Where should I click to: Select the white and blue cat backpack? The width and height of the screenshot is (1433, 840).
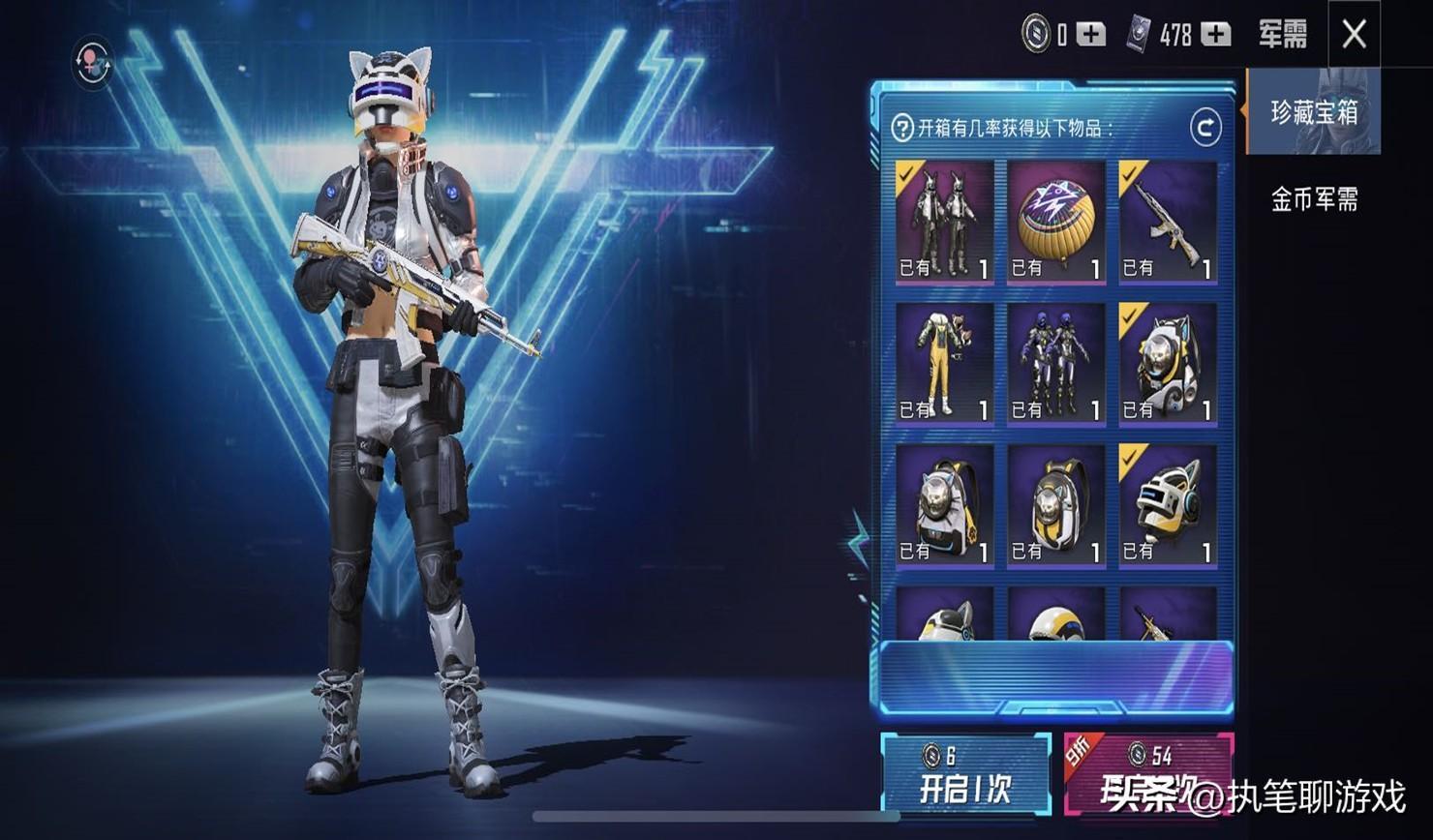944,505
